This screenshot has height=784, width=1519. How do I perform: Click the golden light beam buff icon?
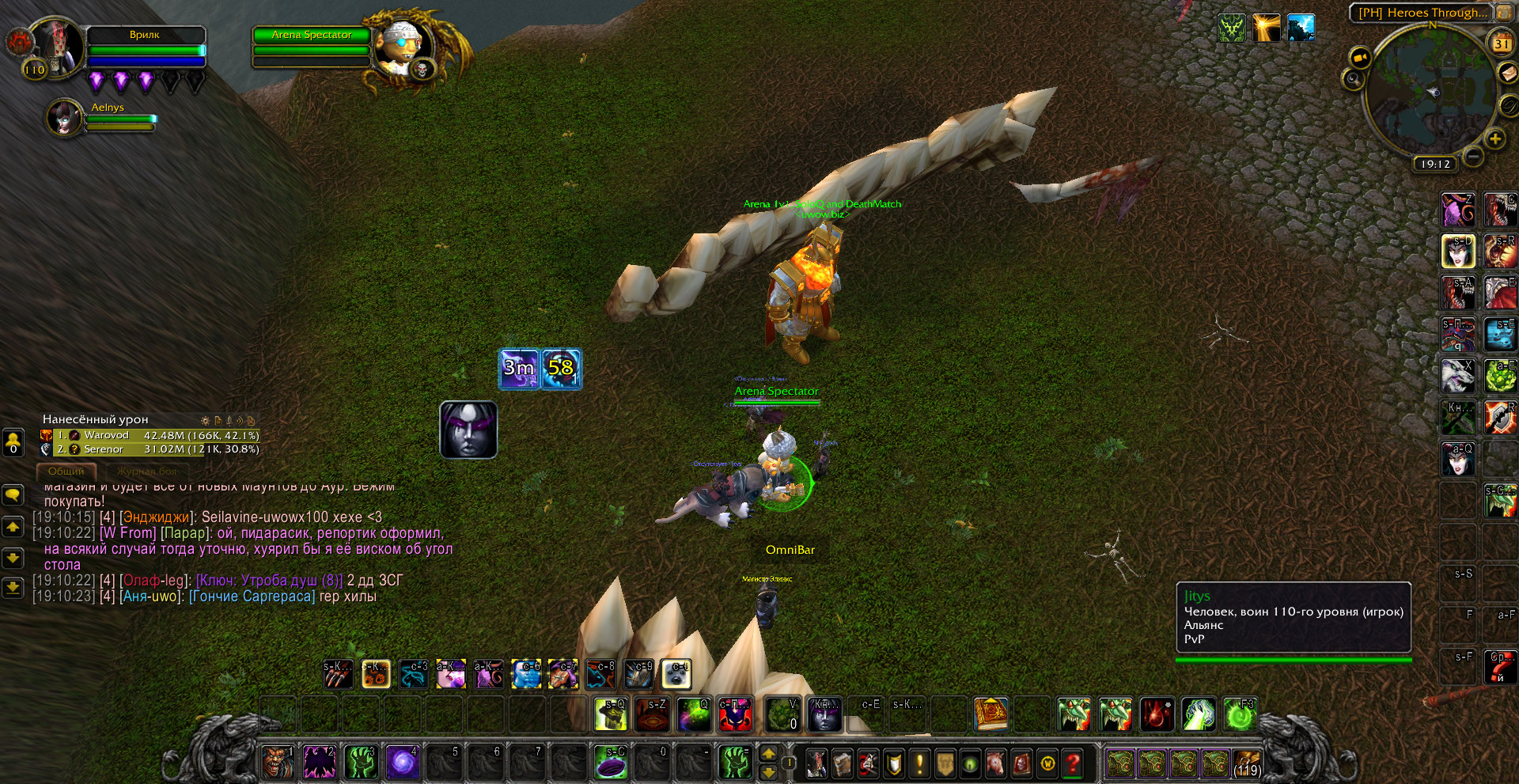click(x=1266, y=28)
